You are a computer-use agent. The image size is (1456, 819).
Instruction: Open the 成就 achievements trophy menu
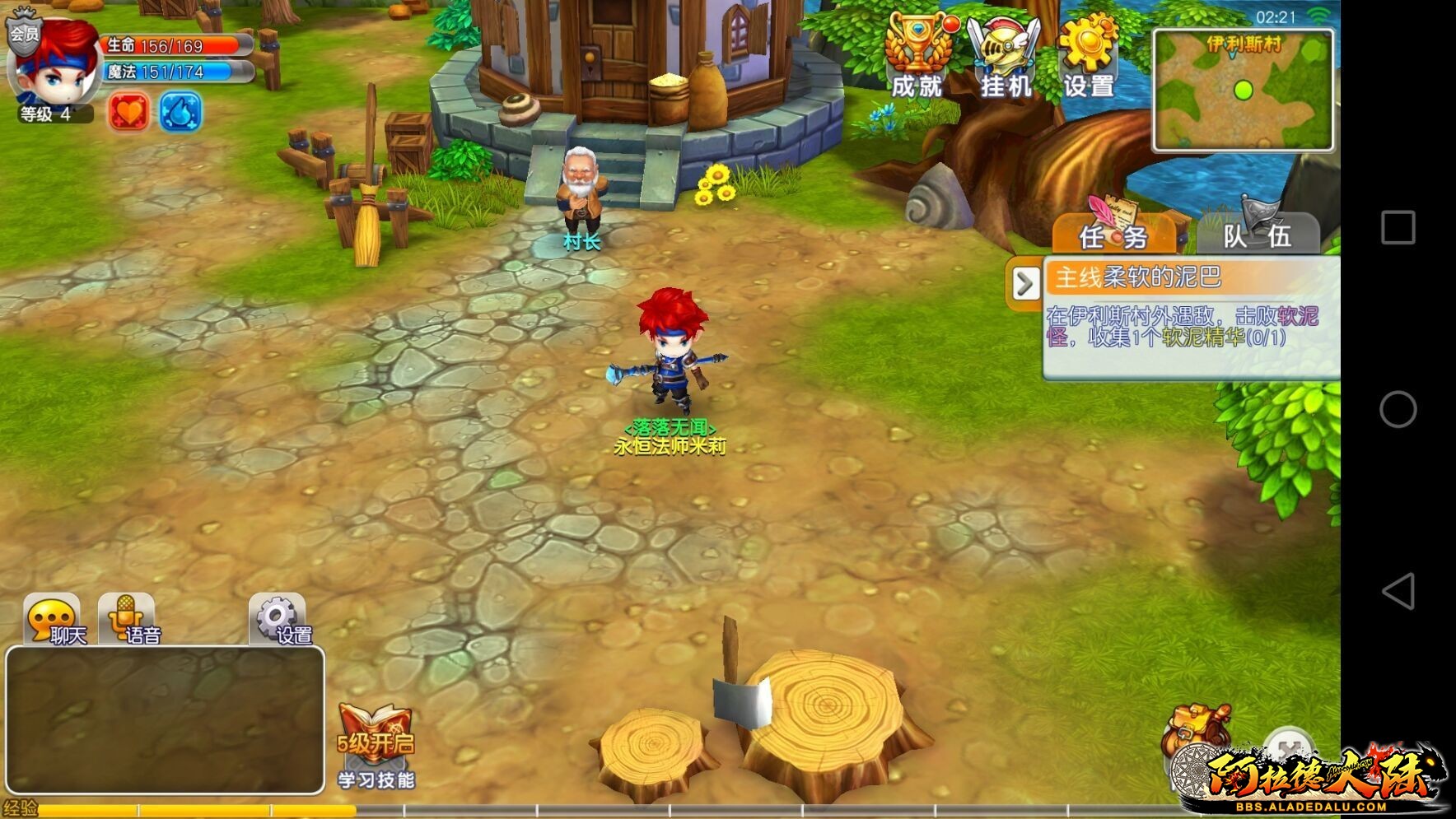pyautogui.click(x=917, y=54)
